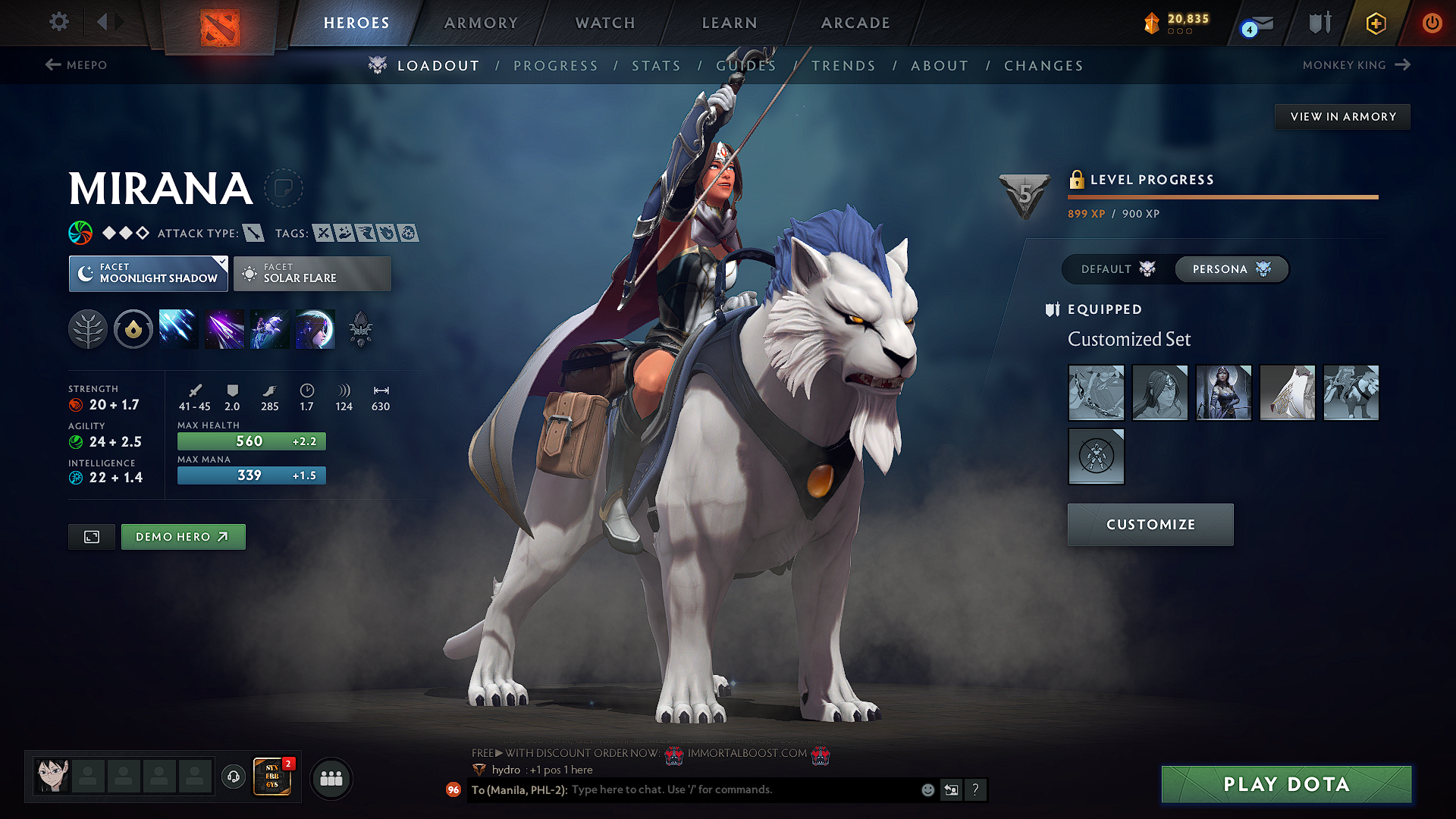Image resolution: width=1456 pixels, height=819 pixels.
Task: Open the innate ability icon beside talents
Action: point(133,328)
